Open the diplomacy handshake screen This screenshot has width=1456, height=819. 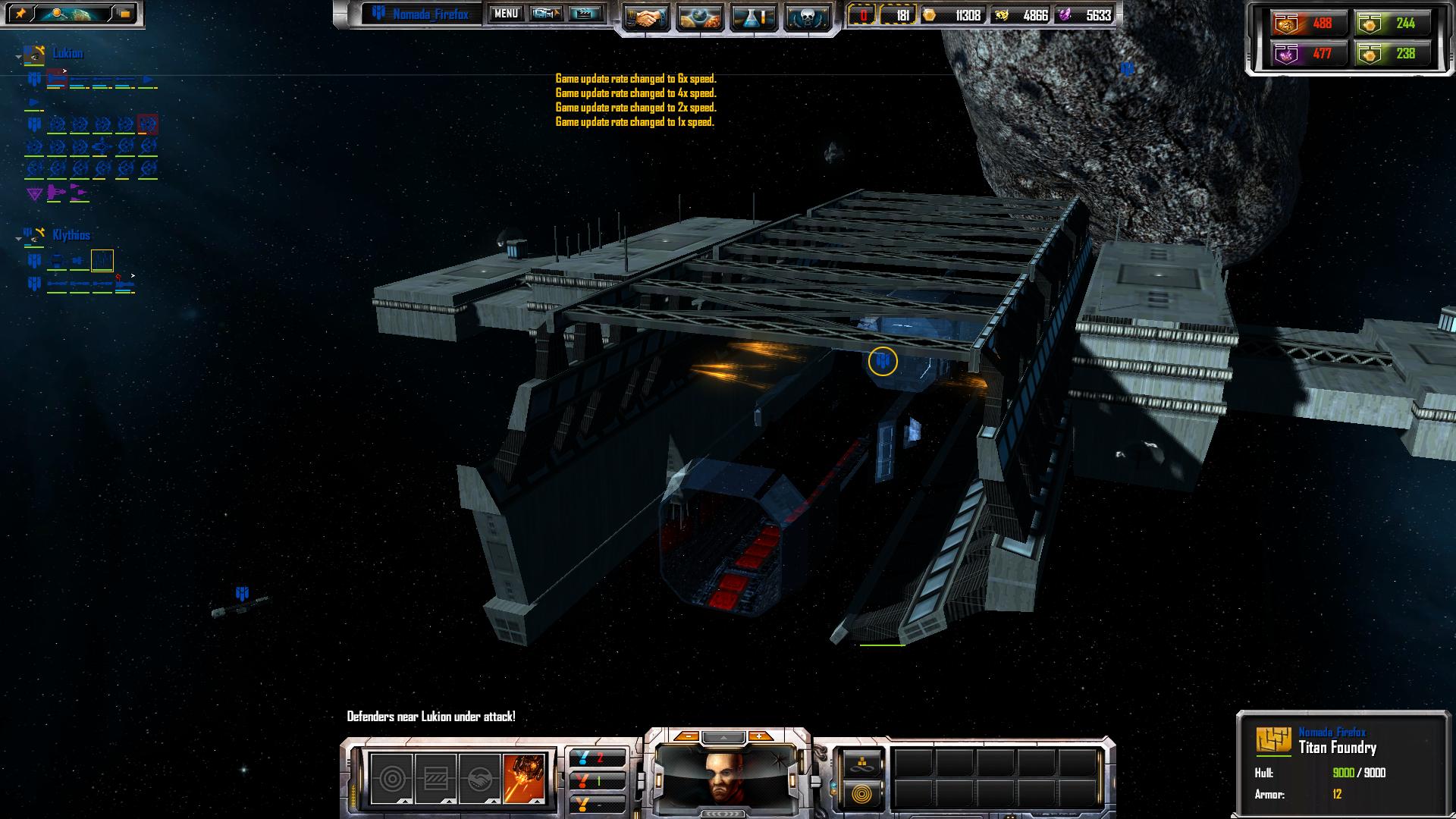click(x=647, y=17)
